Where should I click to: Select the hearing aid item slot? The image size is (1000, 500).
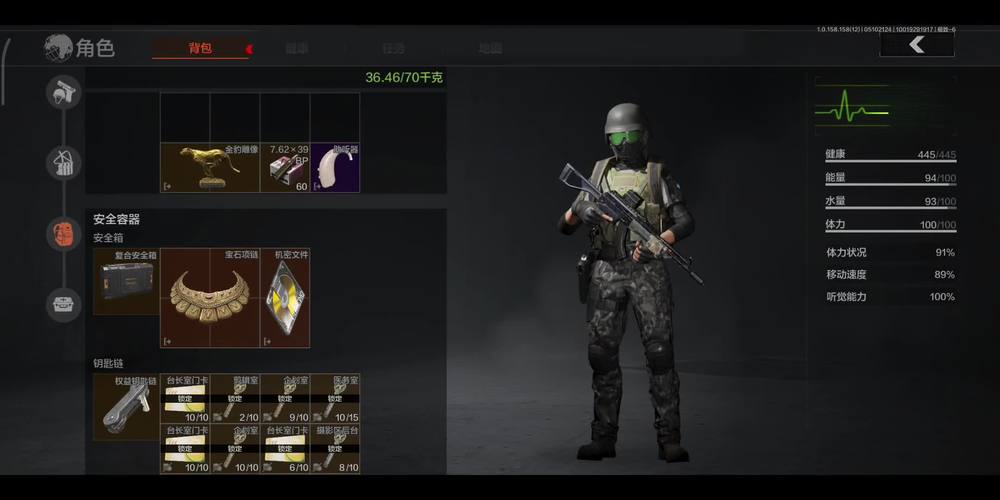coord(335,167)
